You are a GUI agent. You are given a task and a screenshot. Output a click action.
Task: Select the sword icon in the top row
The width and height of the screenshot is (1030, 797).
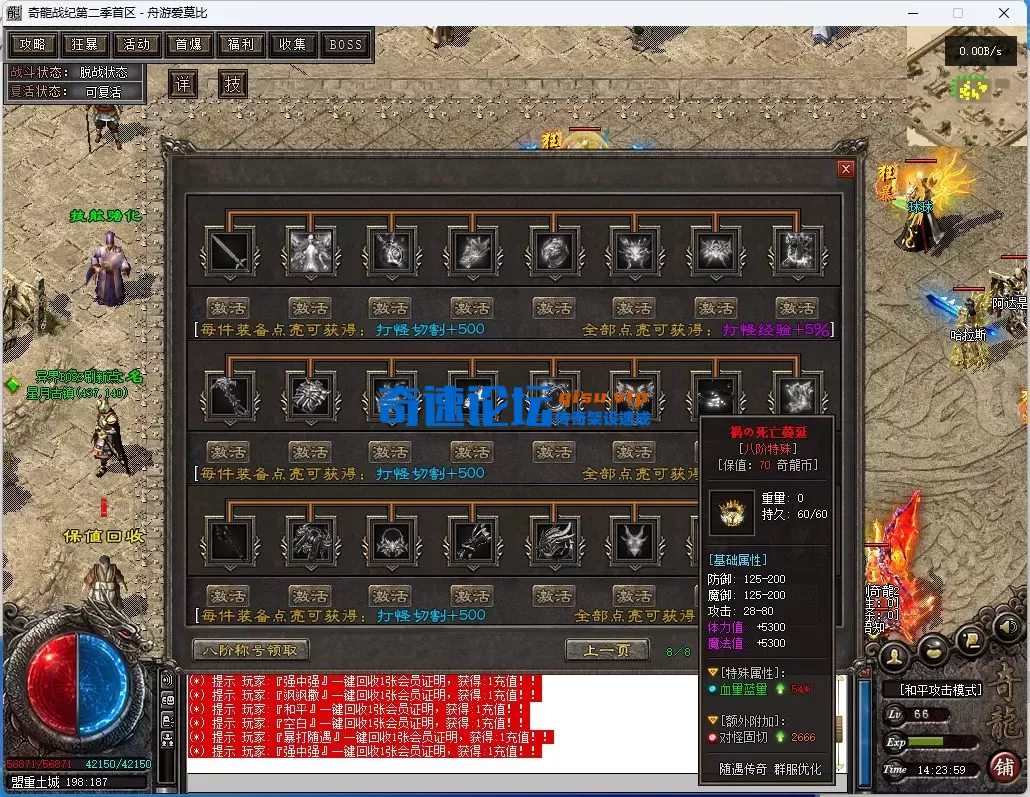pyautogui.click(x=228, y=250)
